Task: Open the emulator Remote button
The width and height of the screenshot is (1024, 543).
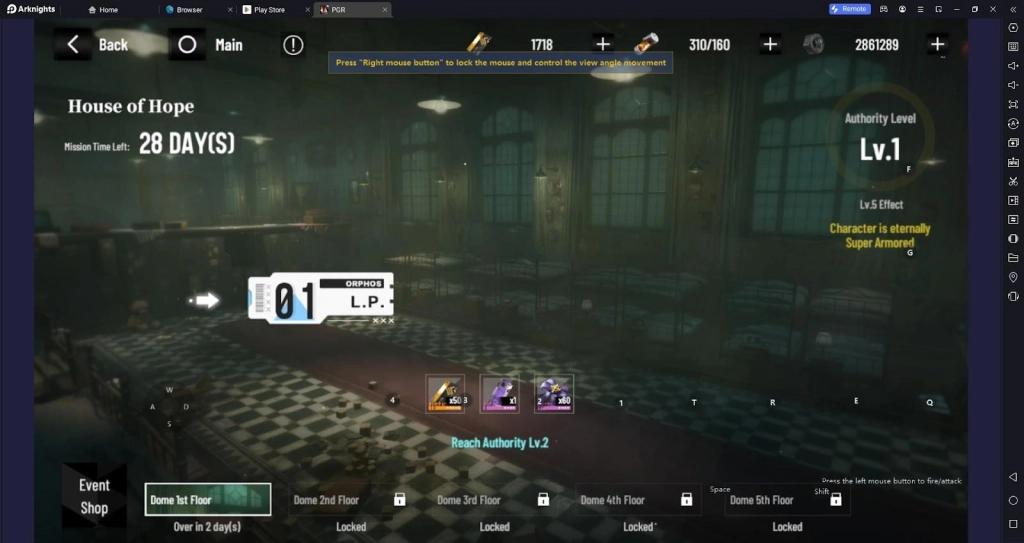Action: 849,9
